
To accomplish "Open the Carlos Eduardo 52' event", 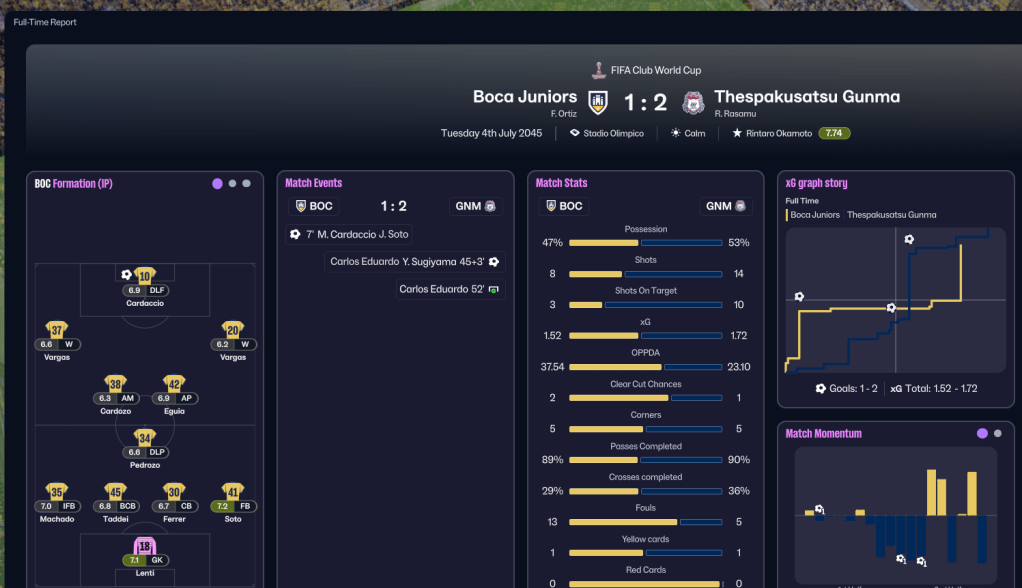I will (449, 289).
